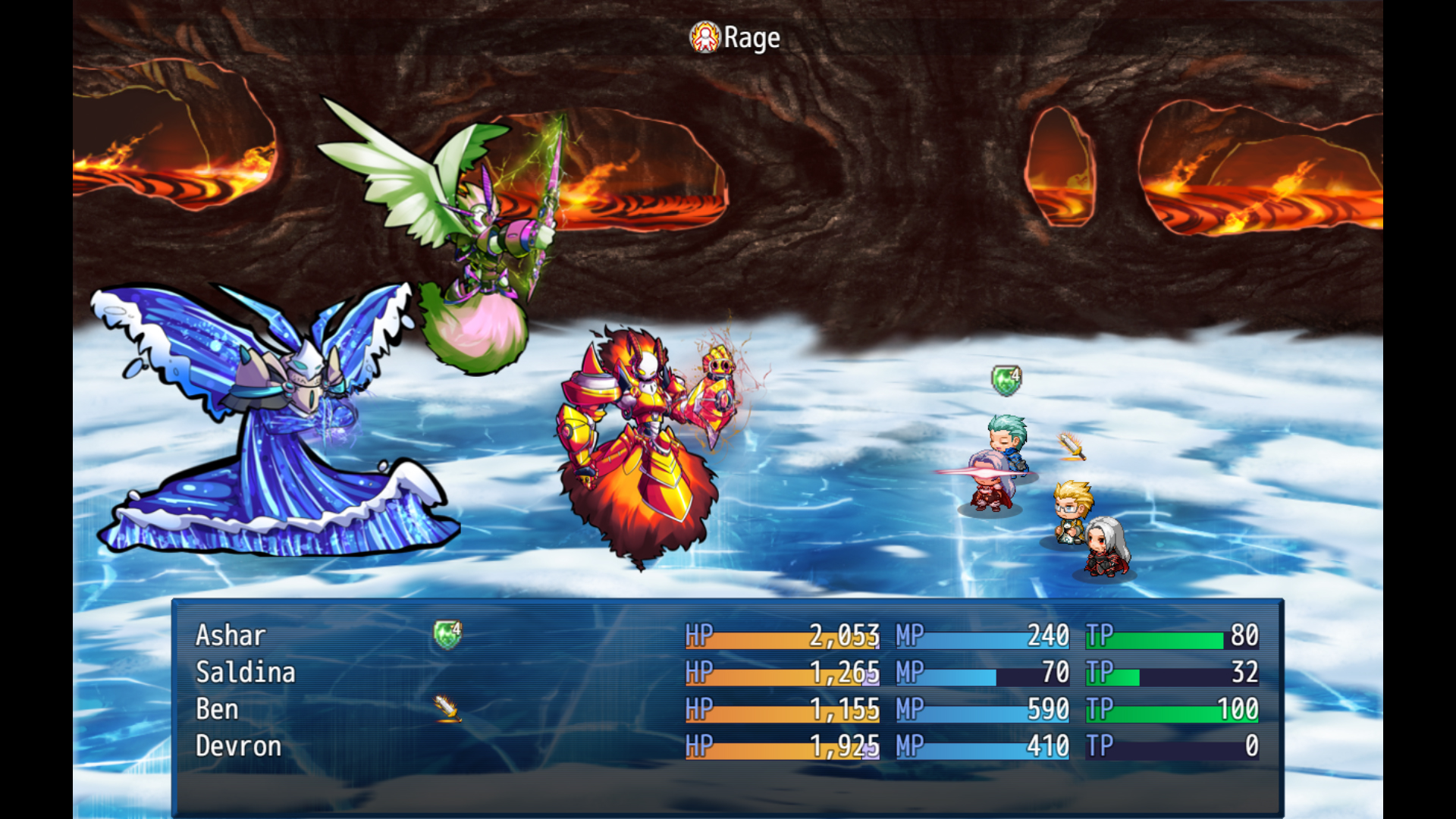This screenshot has width=1456, height=819.
Task: Click the Rage status icon above the battlefield
Action: [705, 36]
